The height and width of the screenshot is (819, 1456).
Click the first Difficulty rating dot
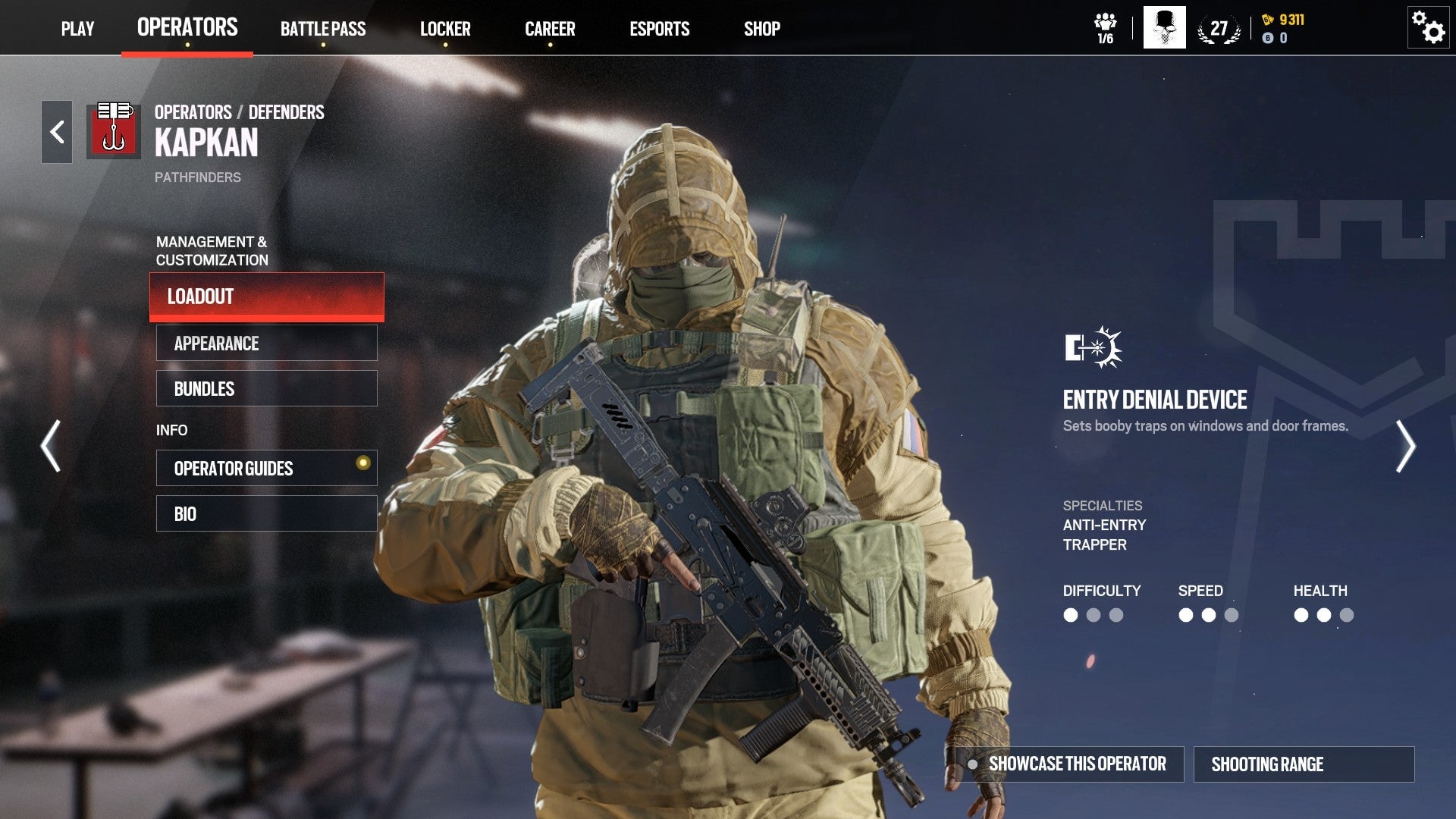point(1070,617)
